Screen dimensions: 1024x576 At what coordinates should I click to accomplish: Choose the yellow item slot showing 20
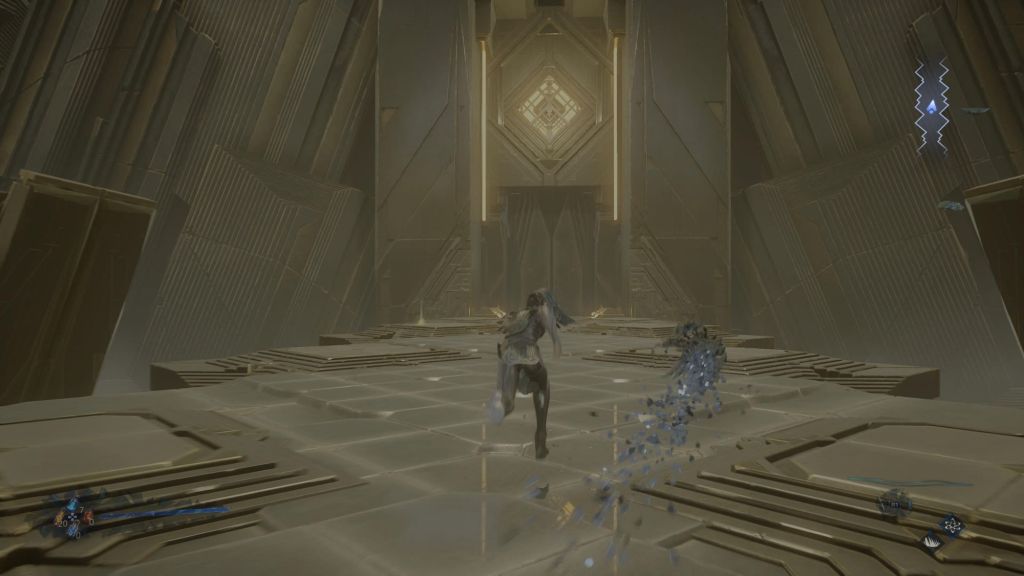tap(59, 518)
